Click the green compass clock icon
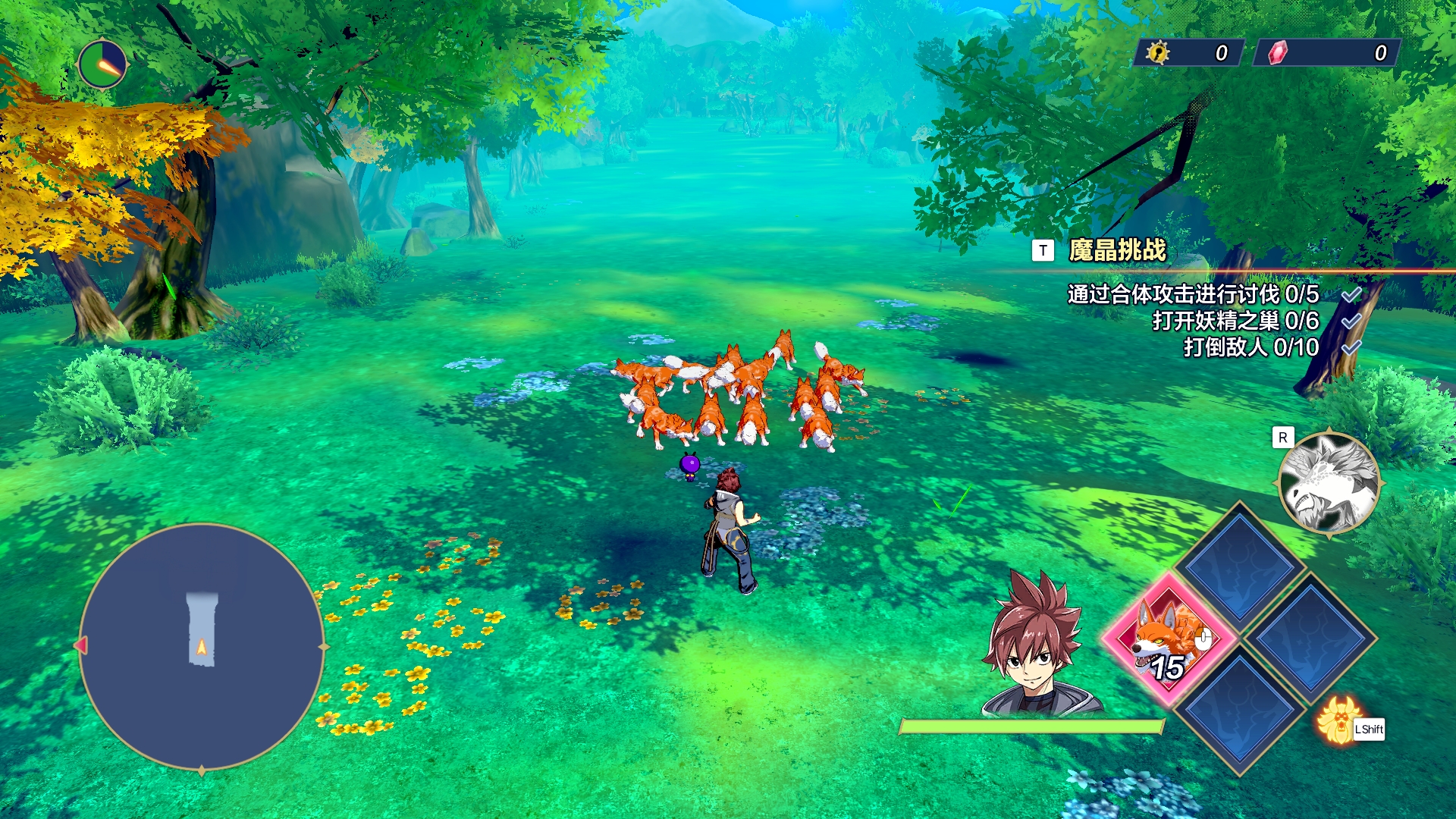The height and width of the screenshot is (819, 1456). (102, 64)
